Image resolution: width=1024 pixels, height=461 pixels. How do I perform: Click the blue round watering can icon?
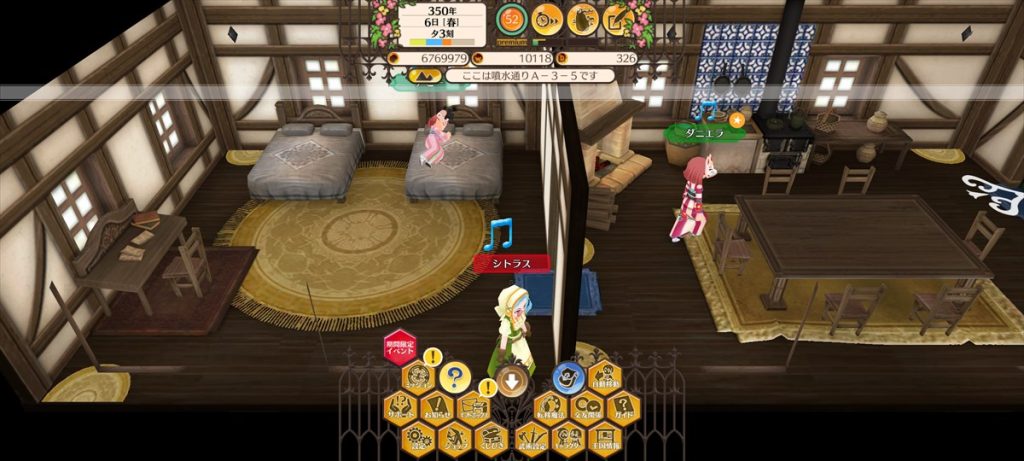click(566, 377)
